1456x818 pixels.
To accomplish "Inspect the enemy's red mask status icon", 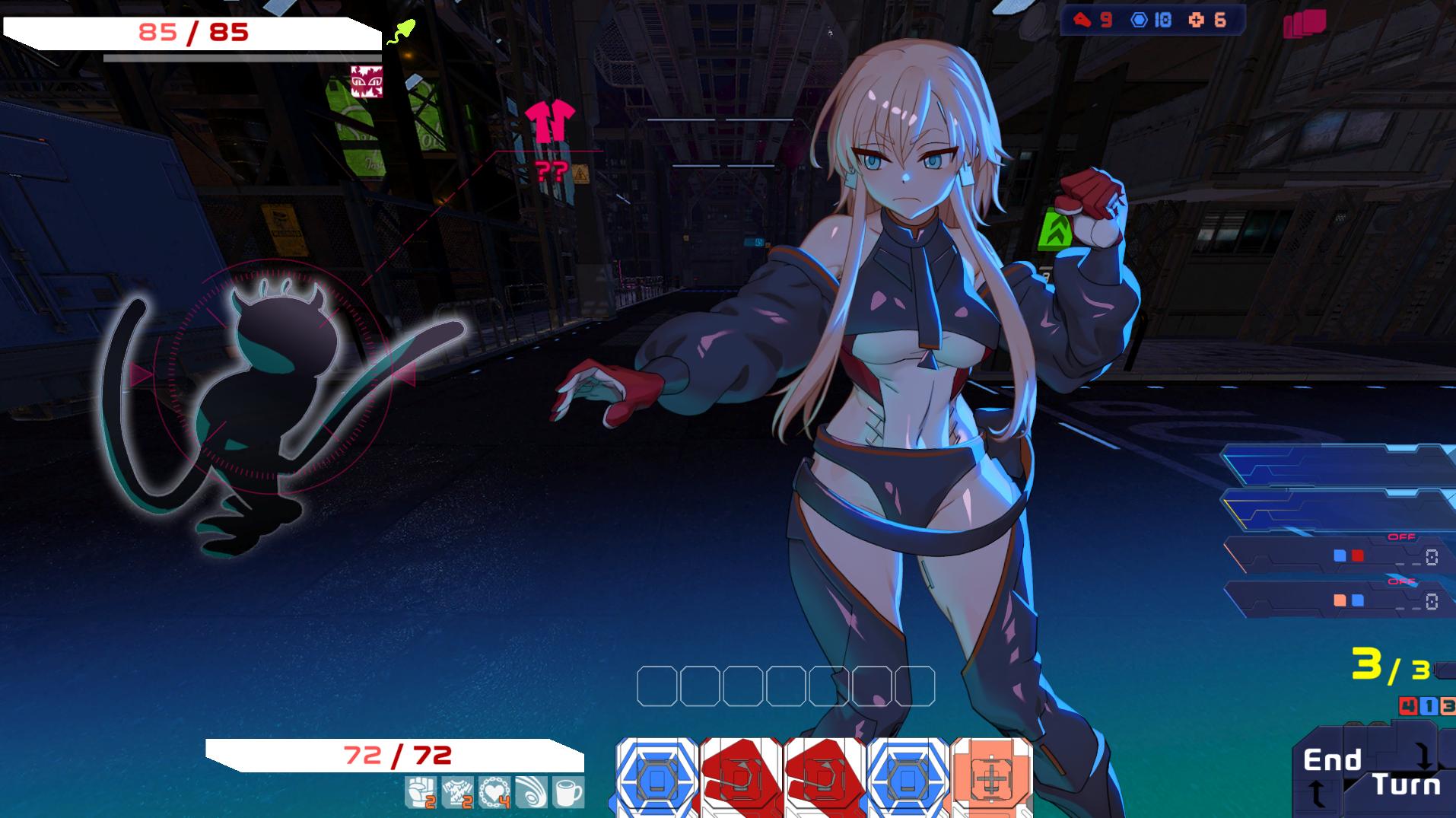I will [366, 81].
